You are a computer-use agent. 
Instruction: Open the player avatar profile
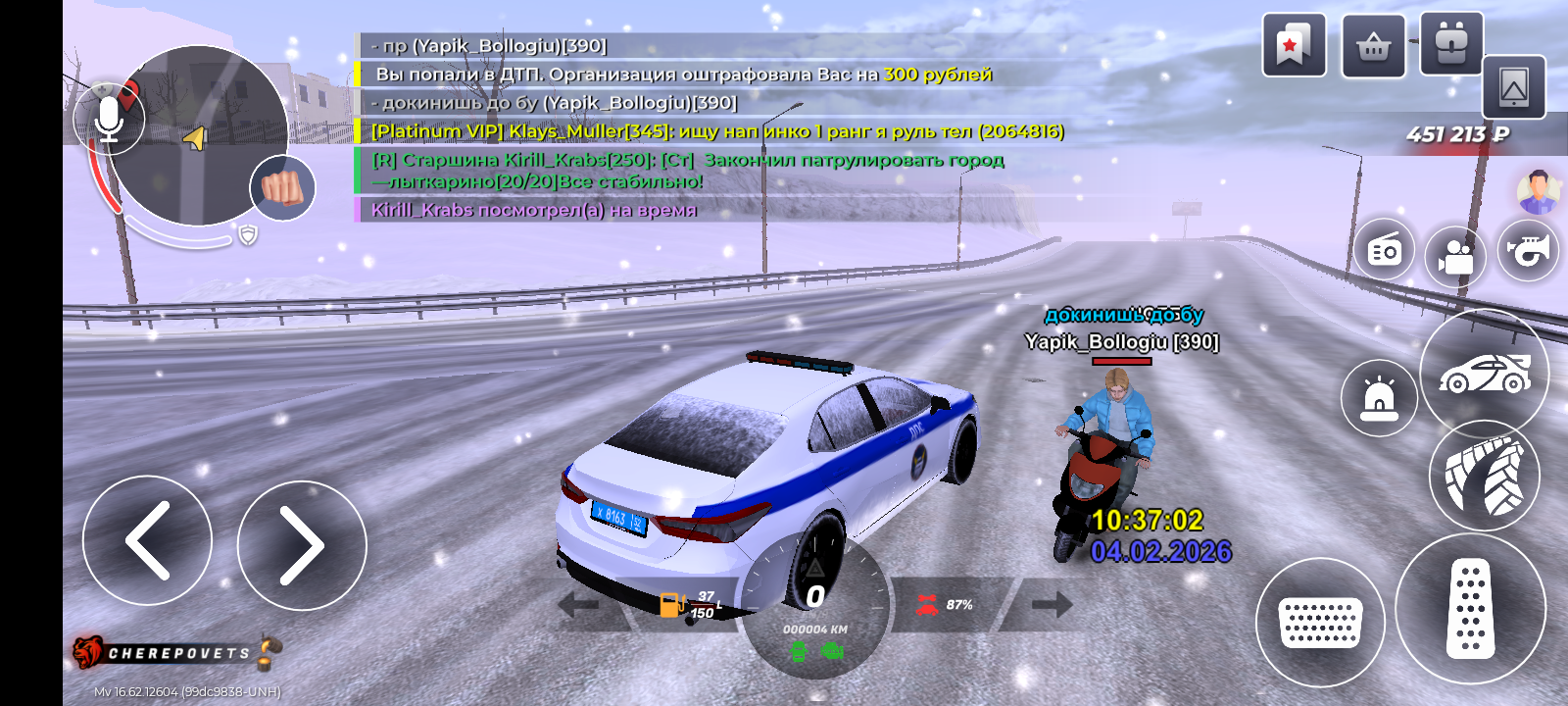point(1538,191)
